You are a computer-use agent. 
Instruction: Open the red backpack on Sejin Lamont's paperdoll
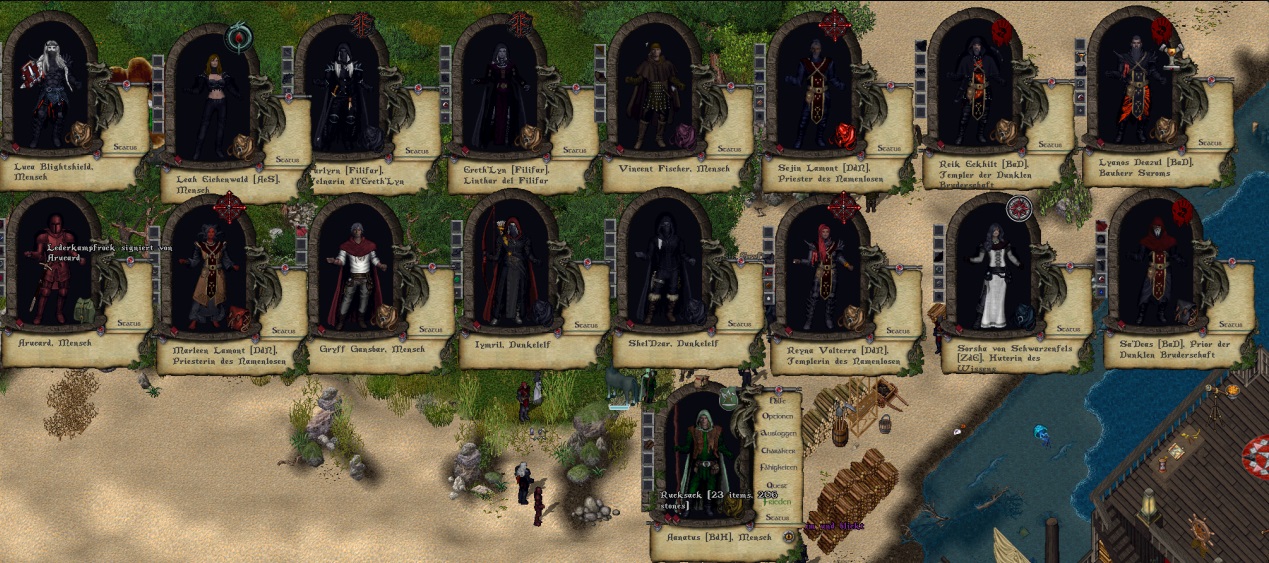846,135
